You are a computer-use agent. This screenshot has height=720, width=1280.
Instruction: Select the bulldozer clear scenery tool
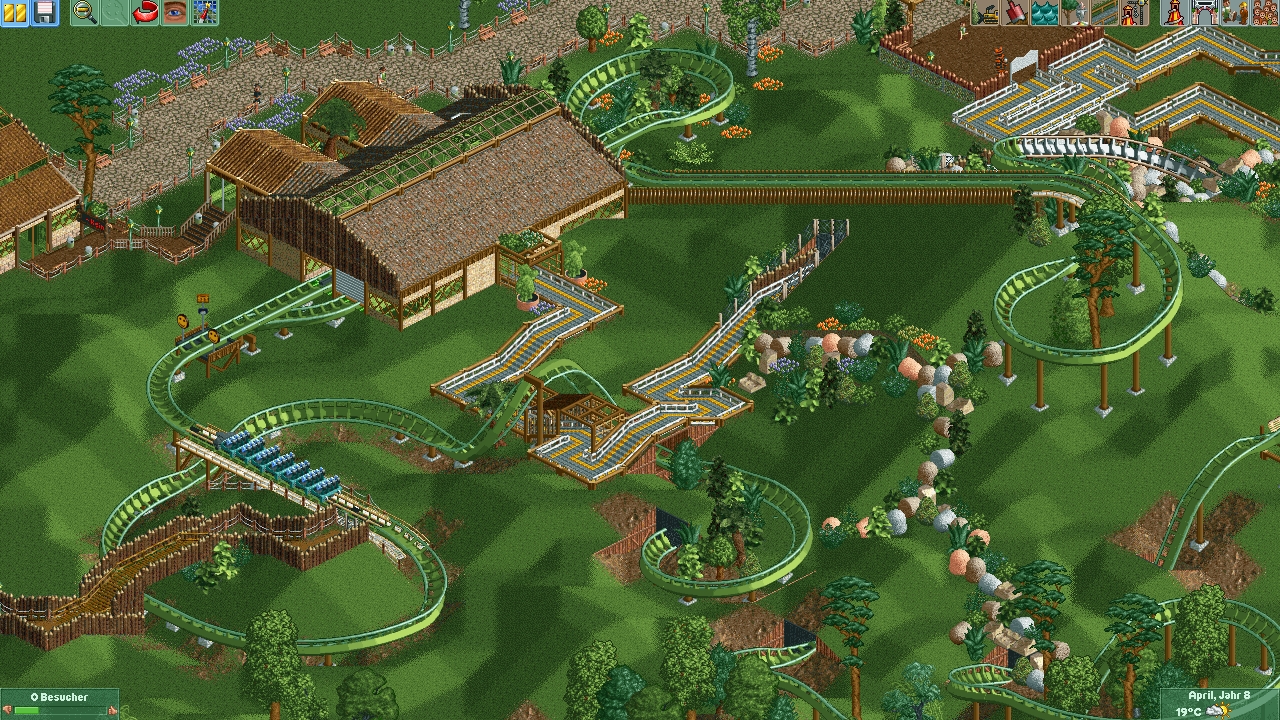[986, 12]
